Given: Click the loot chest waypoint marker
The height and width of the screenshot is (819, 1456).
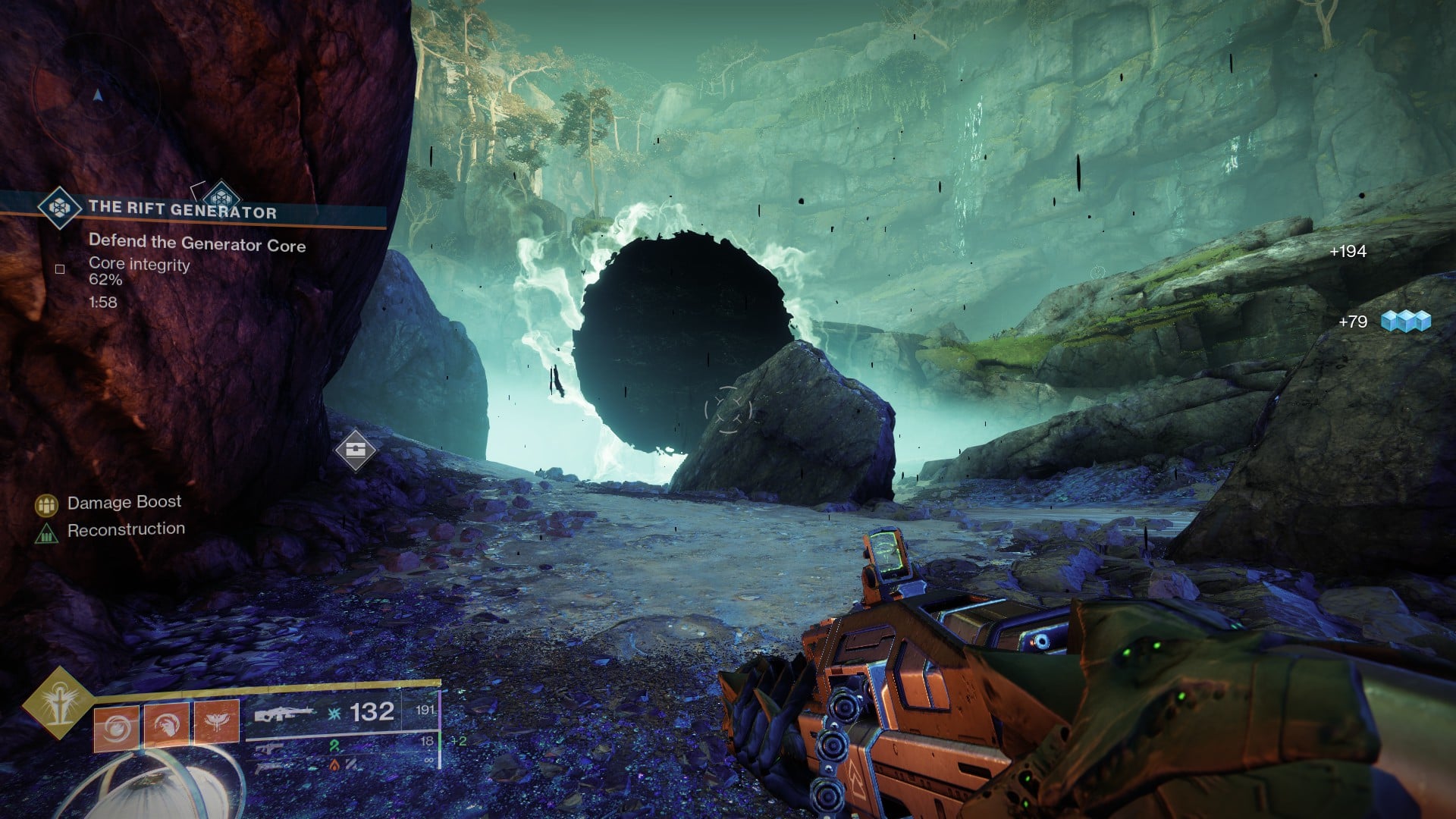Looking at the screenshot, I should point(356,450).
